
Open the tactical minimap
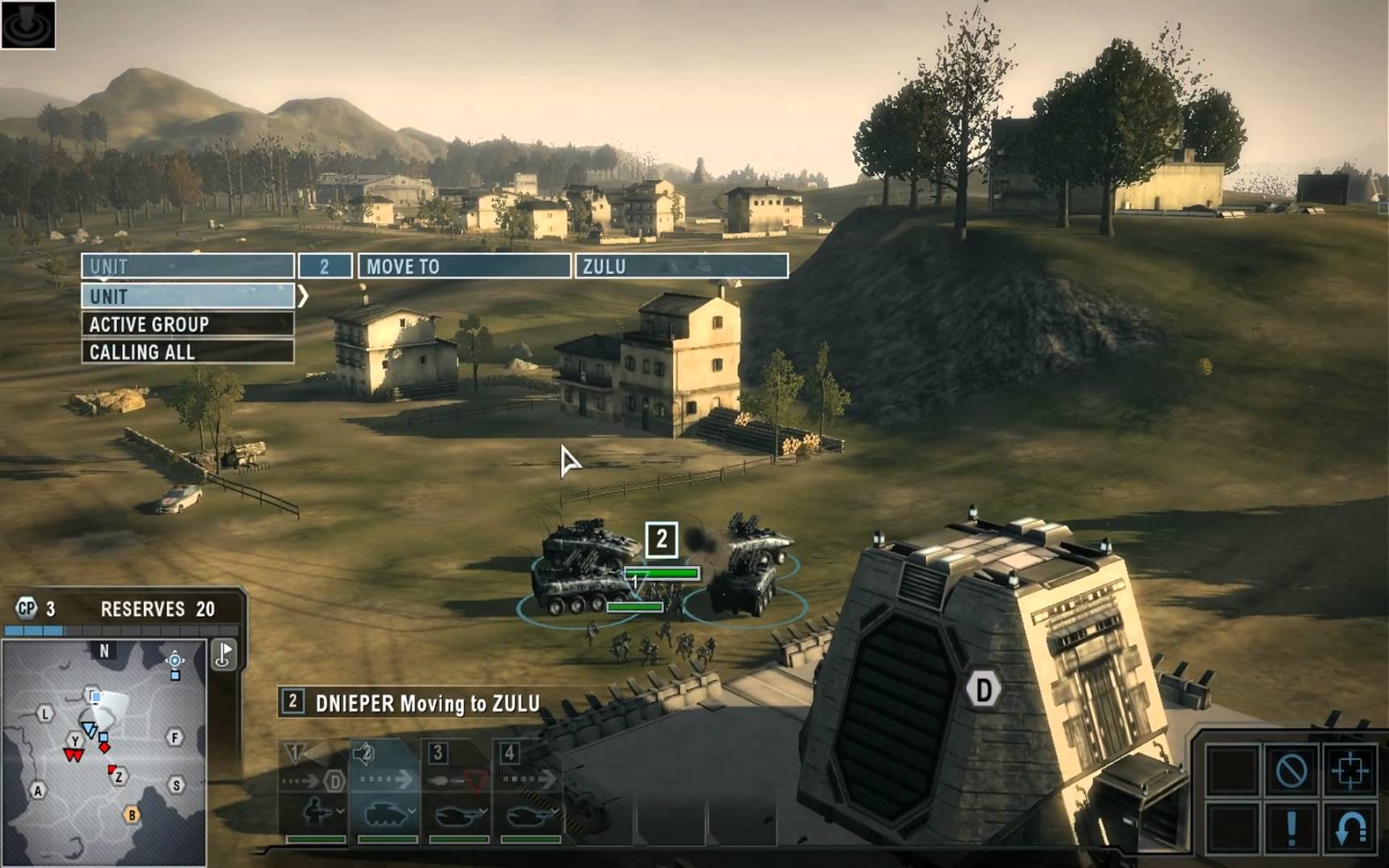tap(104, 752)
